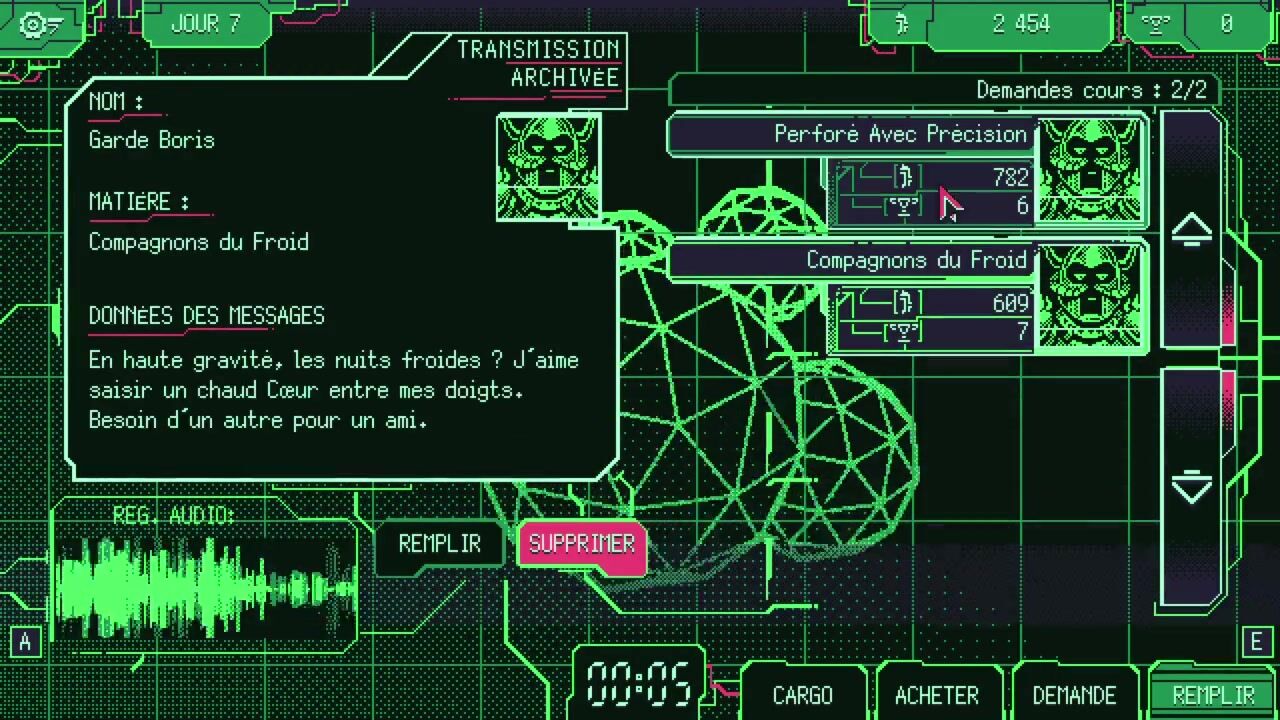Select the highlighted REMPLIR bottom tab
The width and height of the screenshot is (1280, 720).
coord(1213,695)
